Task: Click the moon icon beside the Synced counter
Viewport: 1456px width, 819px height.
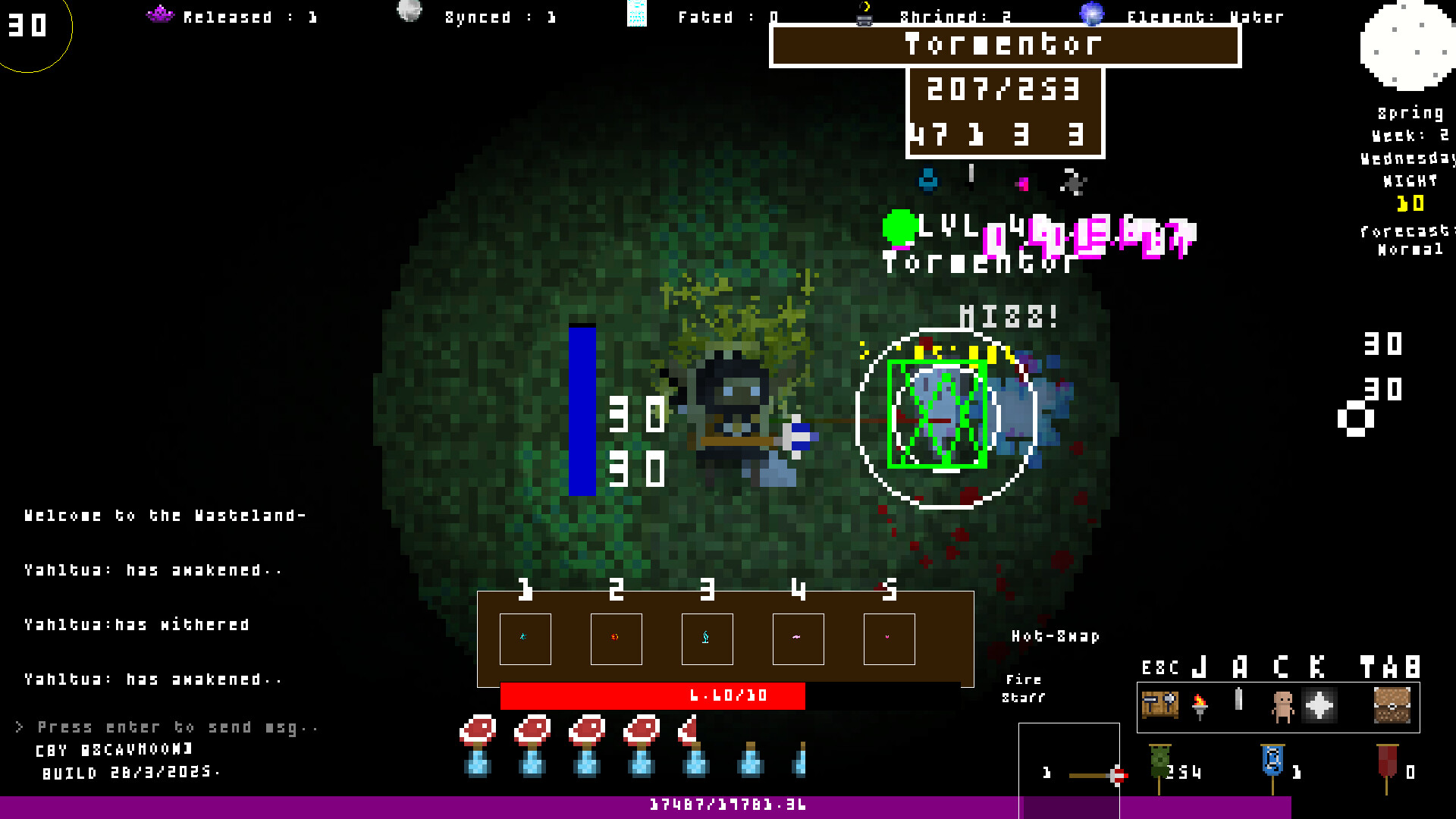Action: [409, 12]
